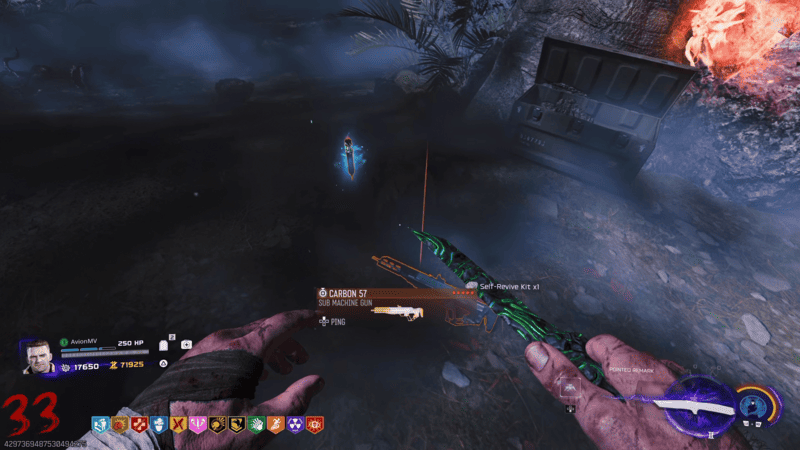Select the Juggernog perk icon
Image resolution: width=800 pixels, height=450 pixels.
point(139,425)
